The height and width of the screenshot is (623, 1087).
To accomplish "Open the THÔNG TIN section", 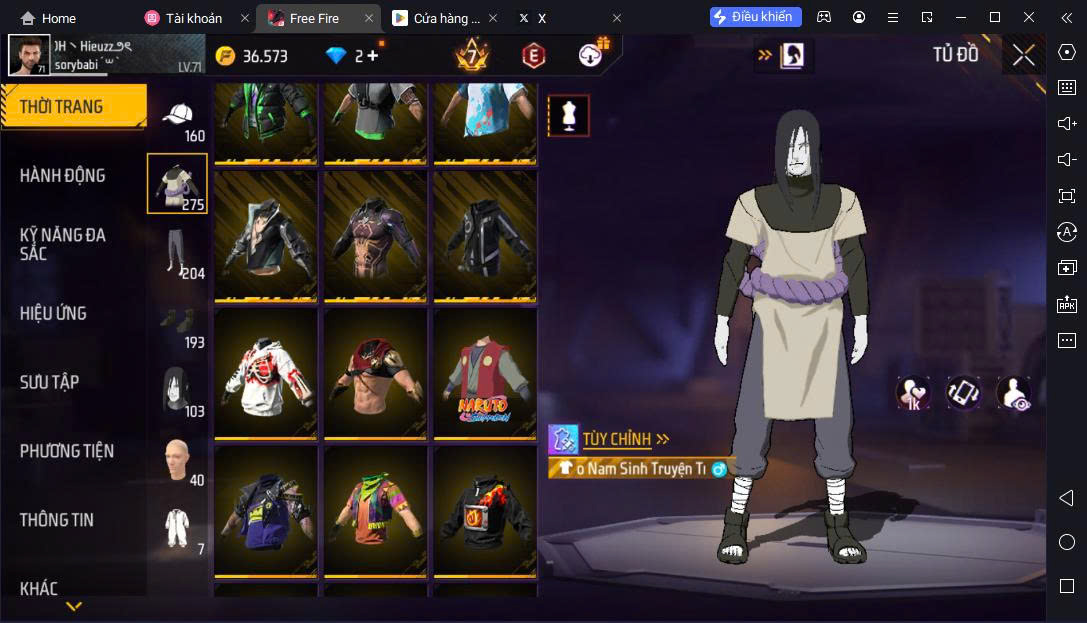I will (x=57, y=520).
